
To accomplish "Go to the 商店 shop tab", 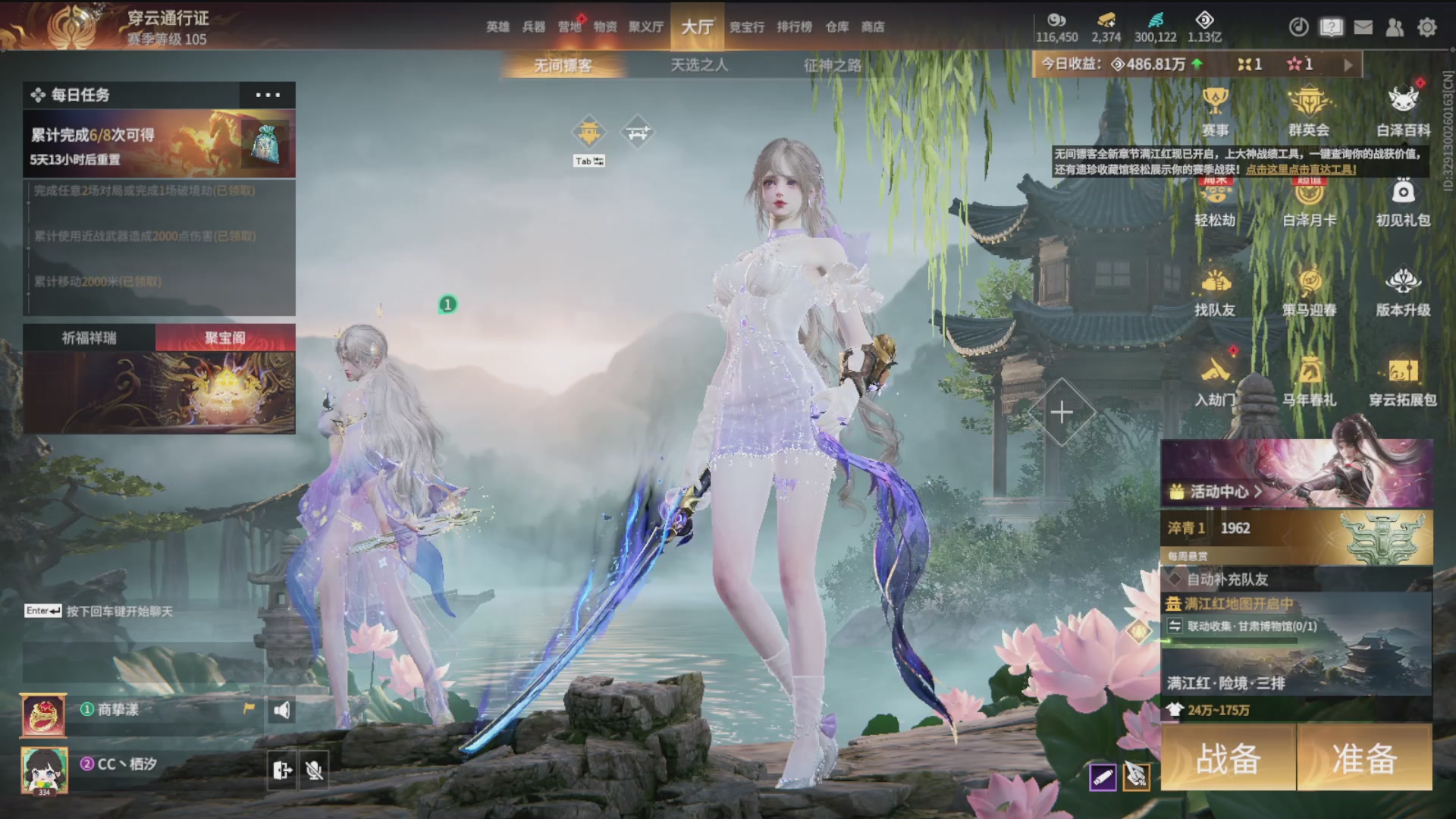I will (x=873, y=27).
